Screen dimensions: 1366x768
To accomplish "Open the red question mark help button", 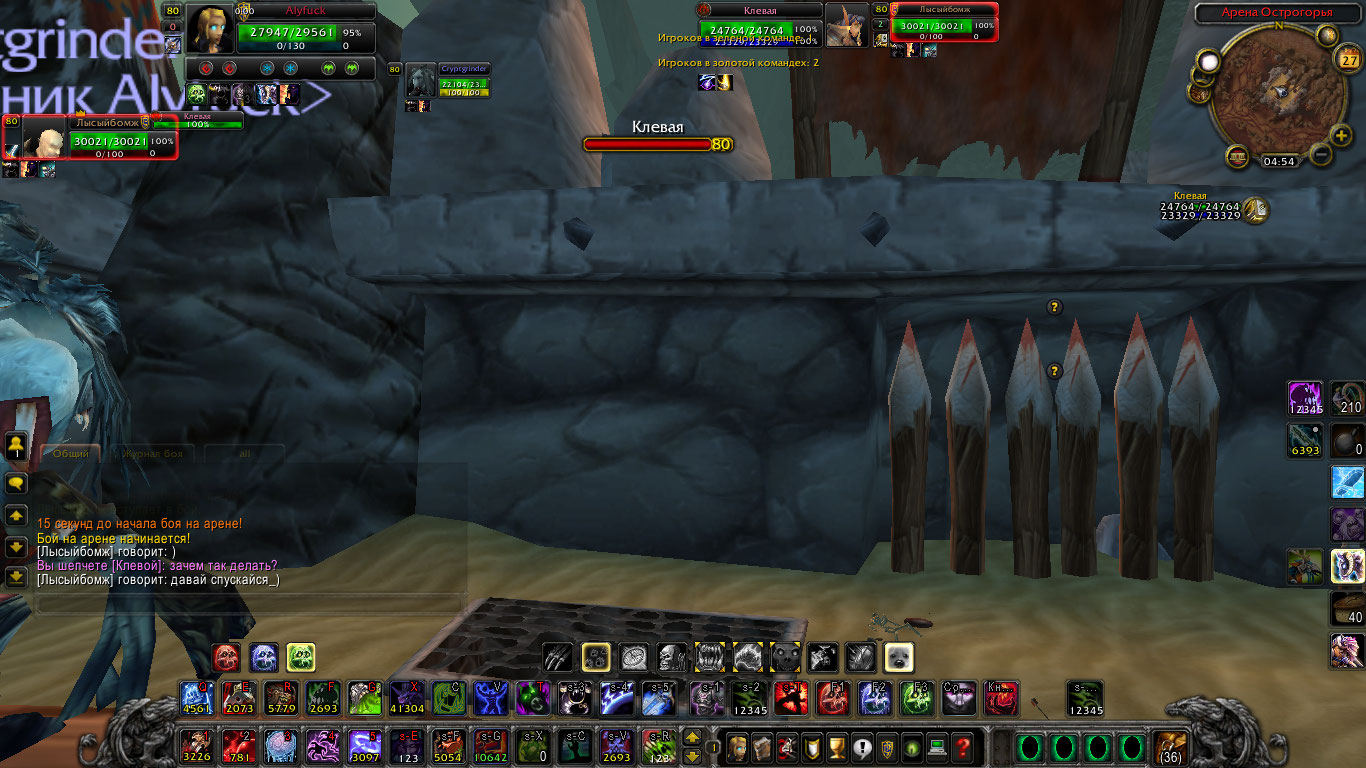I will point(962,747).
